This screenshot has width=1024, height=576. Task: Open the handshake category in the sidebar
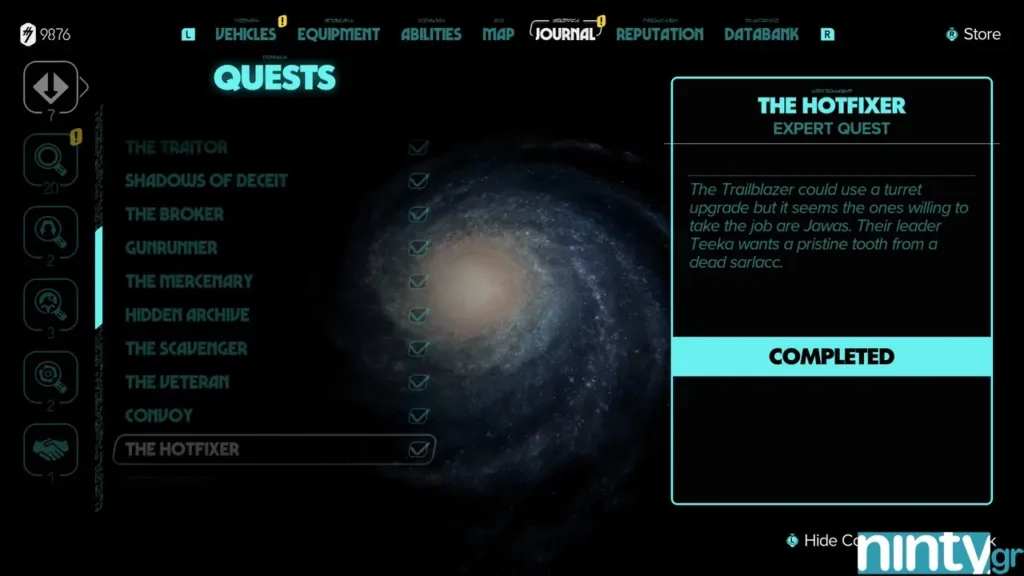50,449
